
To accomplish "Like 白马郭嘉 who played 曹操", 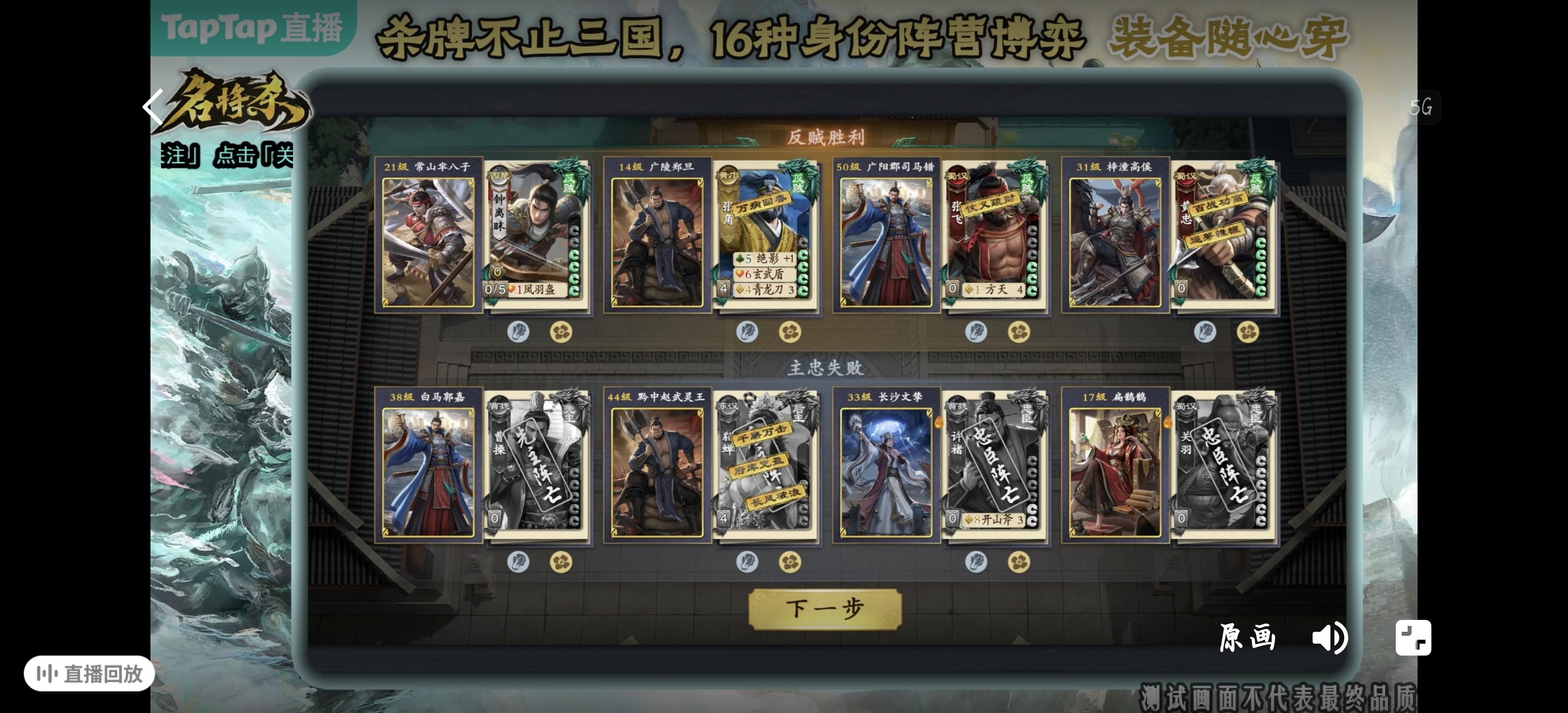I will tap(519, 564).
